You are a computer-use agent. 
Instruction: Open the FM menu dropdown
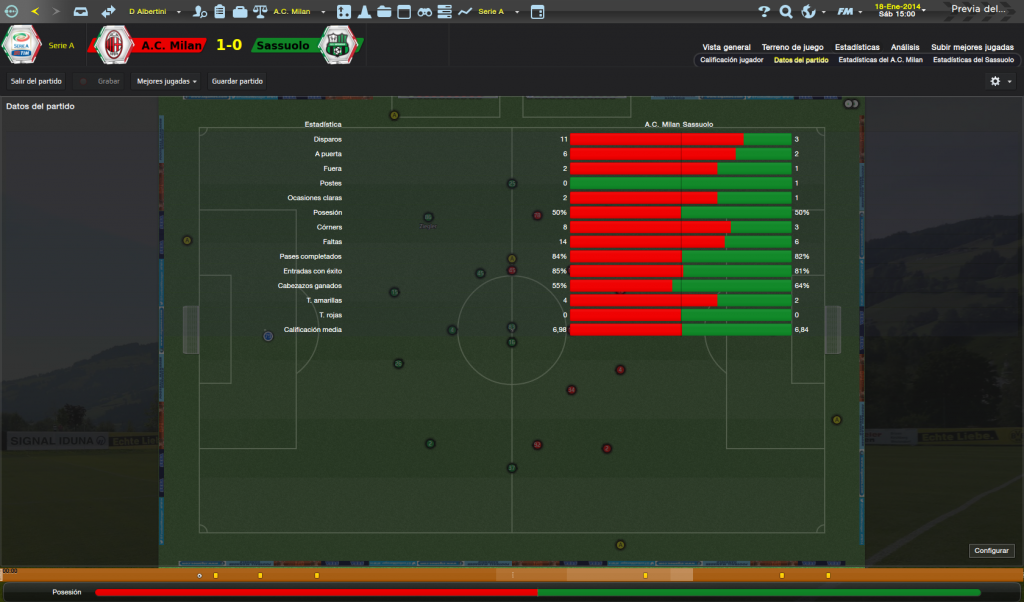[x=848, y=11]
